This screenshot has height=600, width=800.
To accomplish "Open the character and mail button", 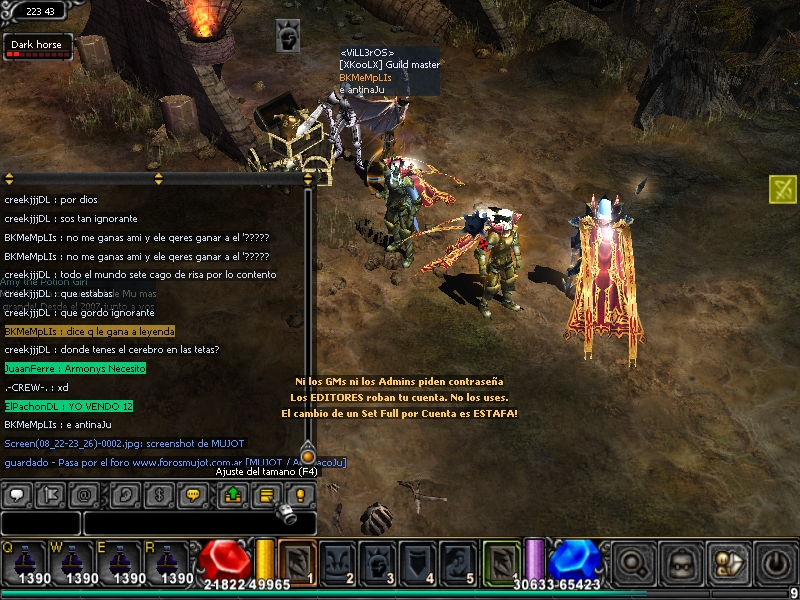I will [x=727, y=562].
